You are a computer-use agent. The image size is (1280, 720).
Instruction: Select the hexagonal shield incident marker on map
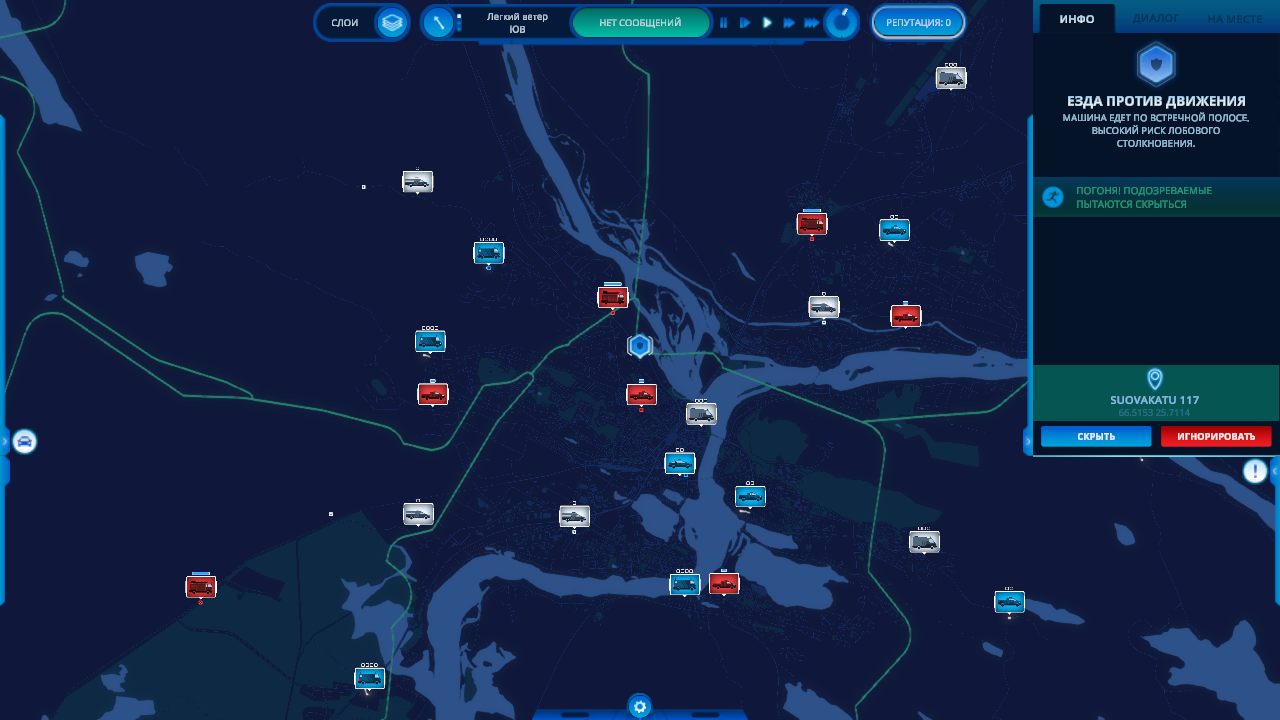click(639, 346)
